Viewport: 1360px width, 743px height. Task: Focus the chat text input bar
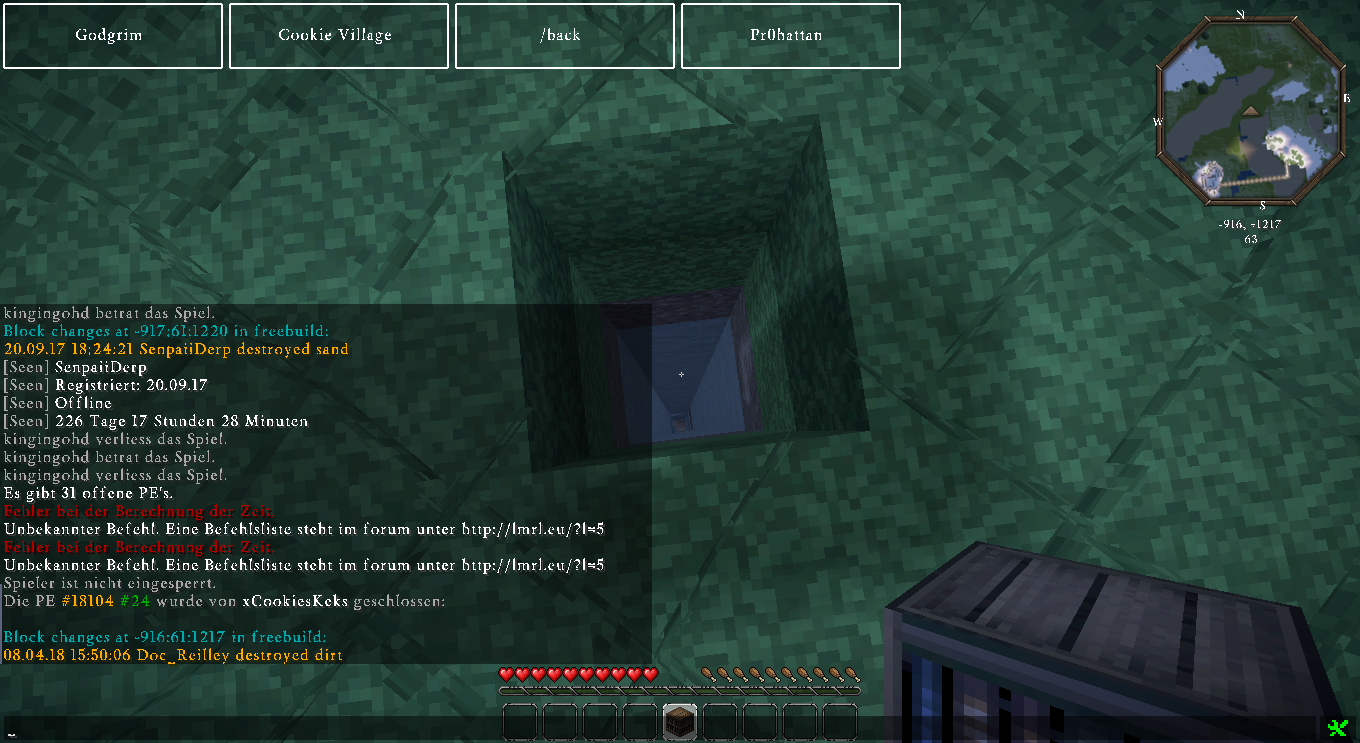pyautogui.click(x=660, y=729)
